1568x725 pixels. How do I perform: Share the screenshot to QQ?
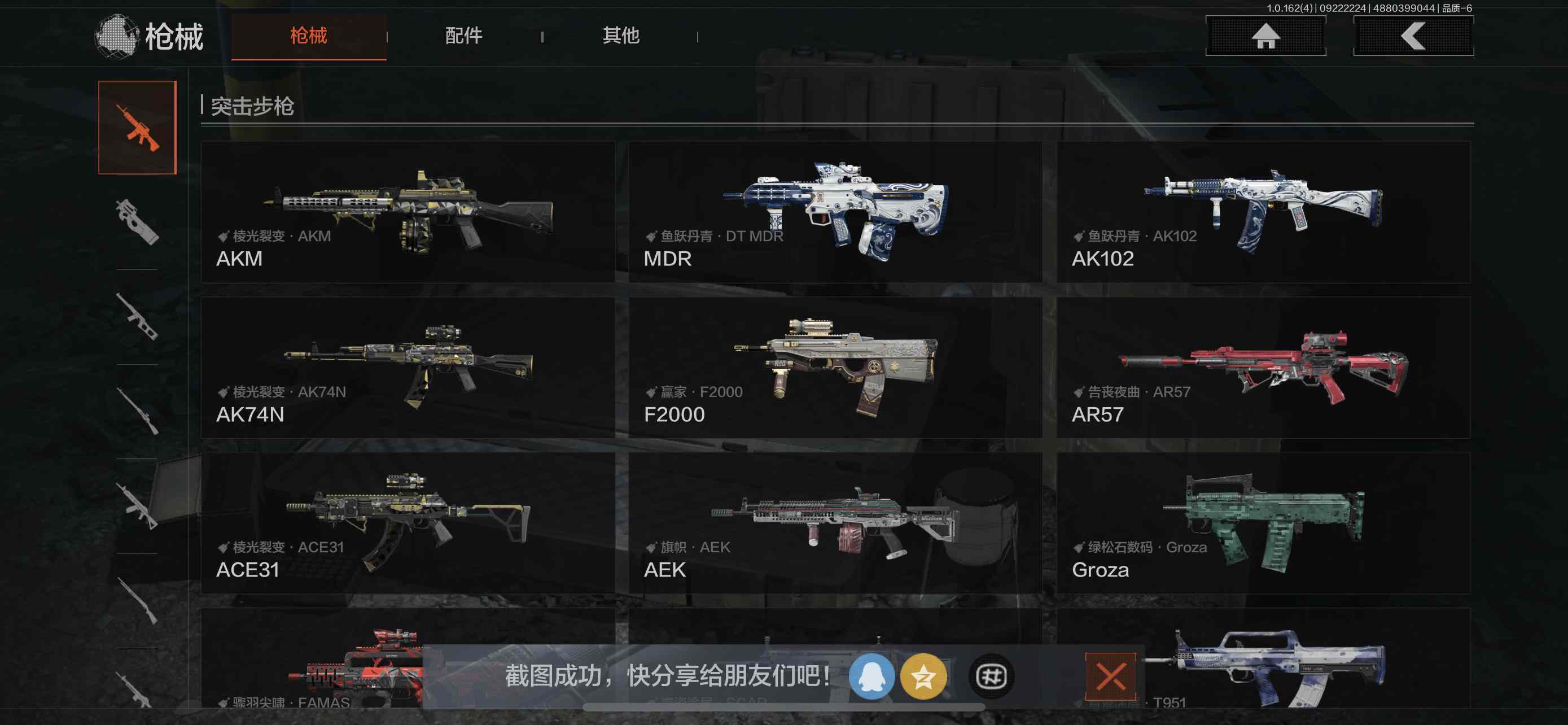(871, 676)
